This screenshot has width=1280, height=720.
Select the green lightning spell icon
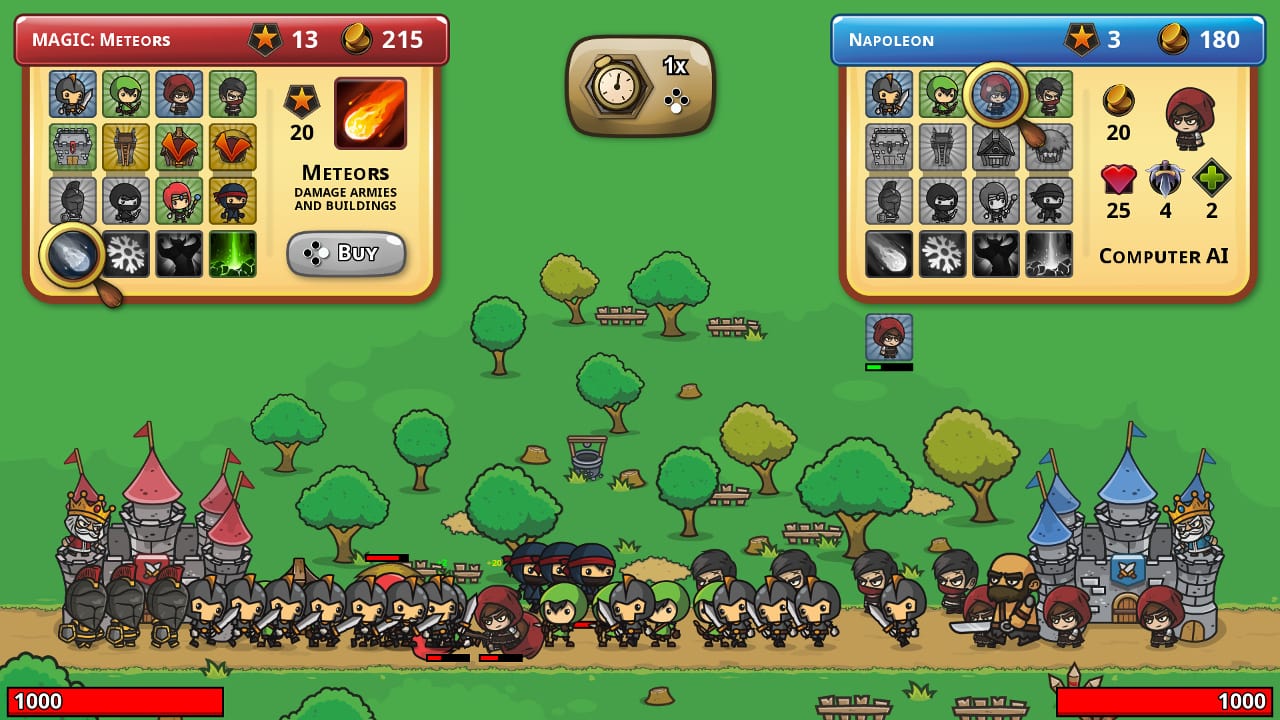[233, 251]
